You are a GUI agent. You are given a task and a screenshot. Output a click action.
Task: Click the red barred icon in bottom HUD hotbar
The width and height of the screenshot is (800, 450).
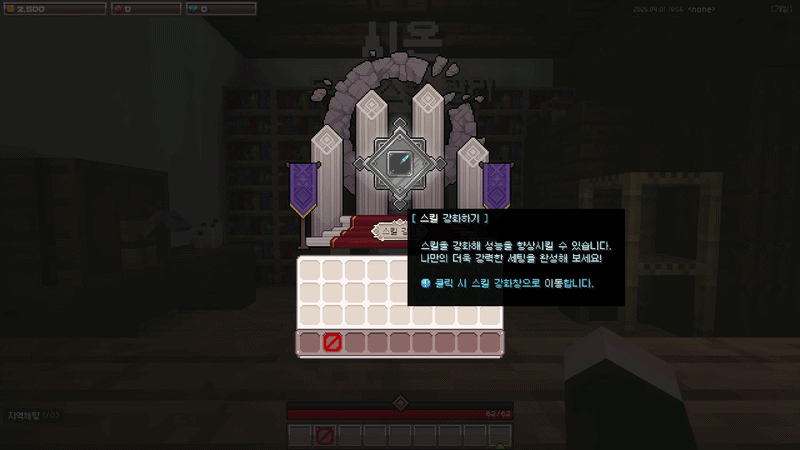pos(324,436)
